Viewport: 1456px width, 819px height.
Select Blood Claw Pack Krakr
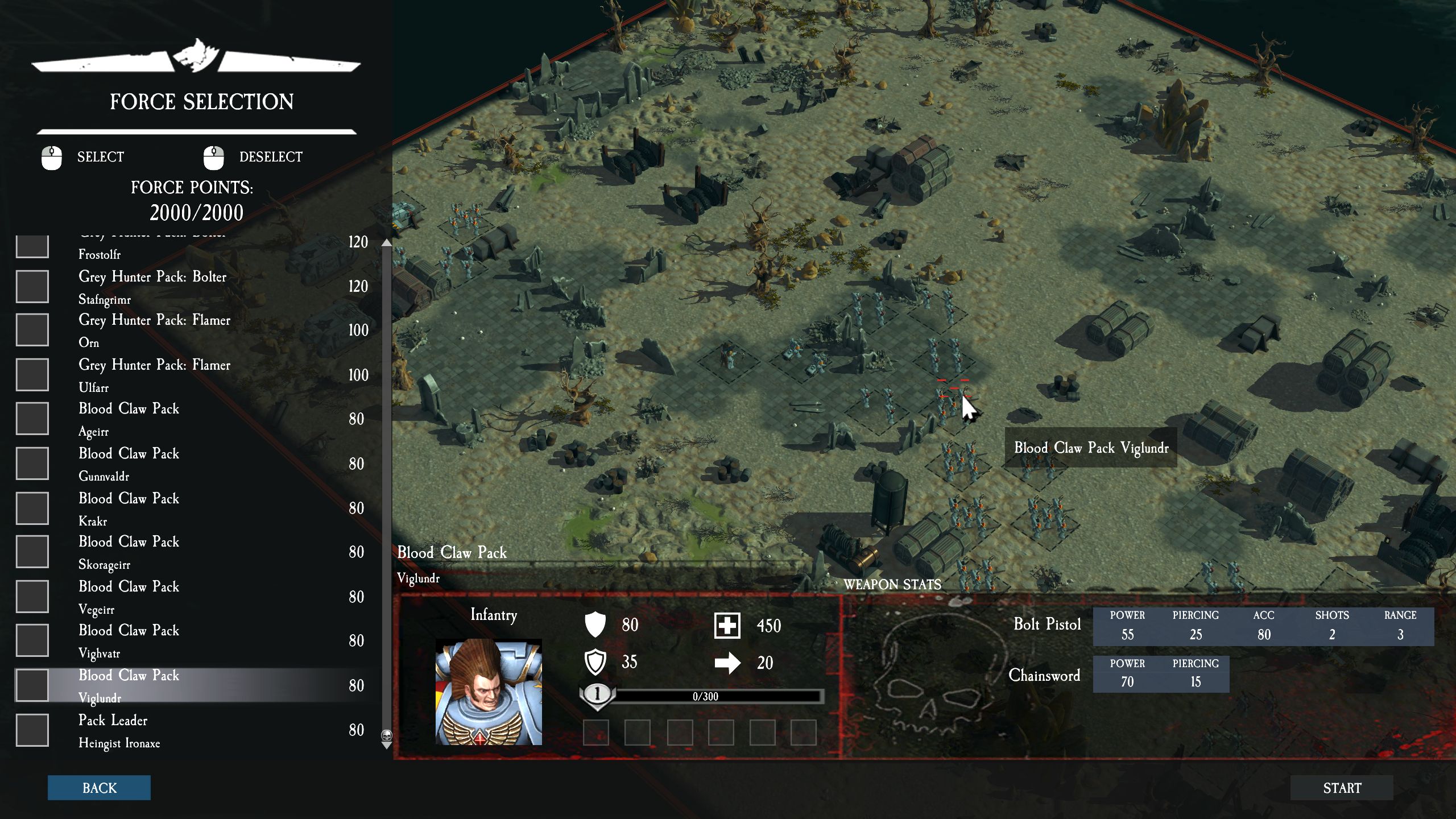point(32,508)
